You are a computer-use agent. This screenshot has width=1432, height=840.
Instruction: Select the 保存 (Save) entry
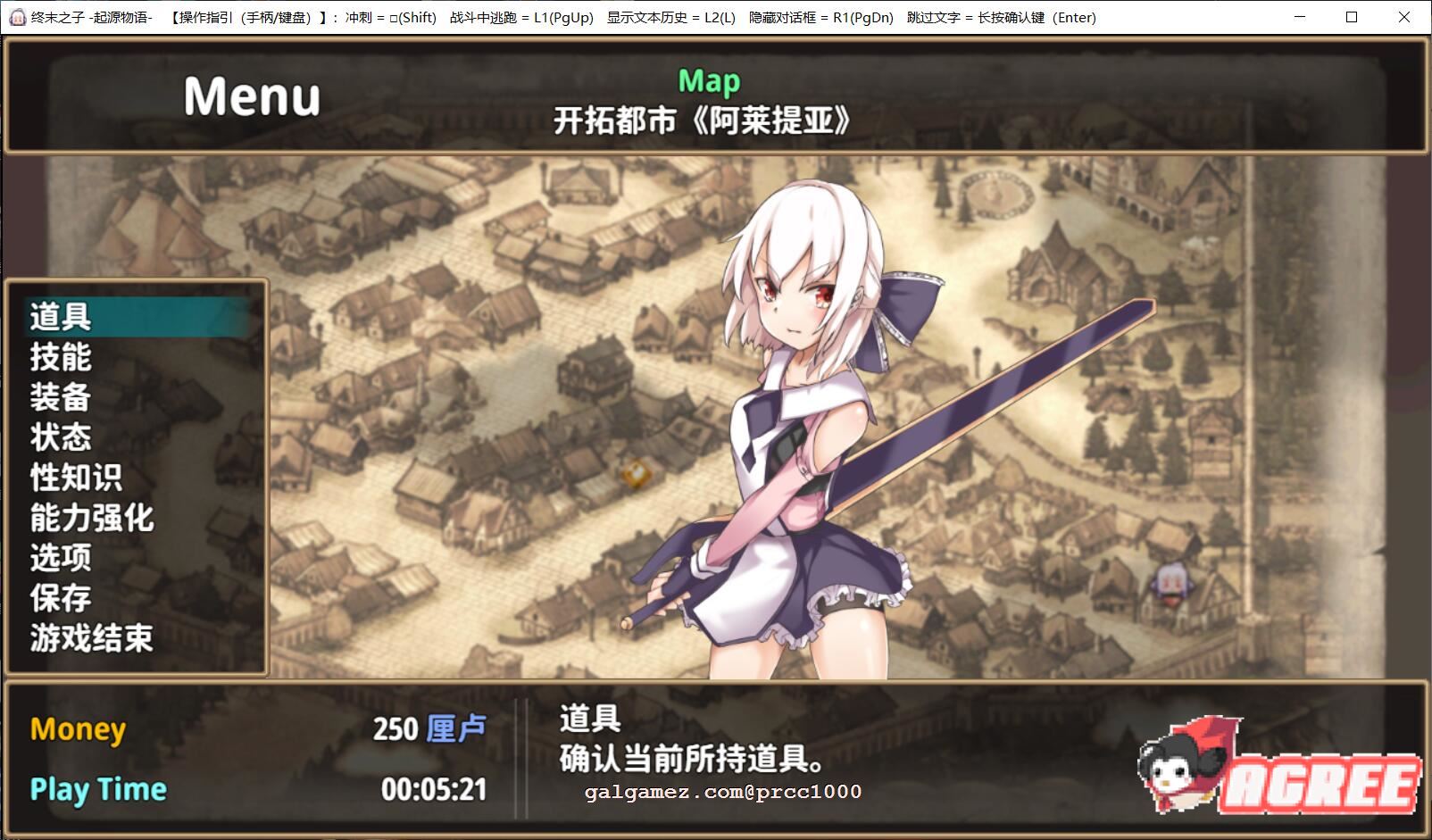pos(58,599)
